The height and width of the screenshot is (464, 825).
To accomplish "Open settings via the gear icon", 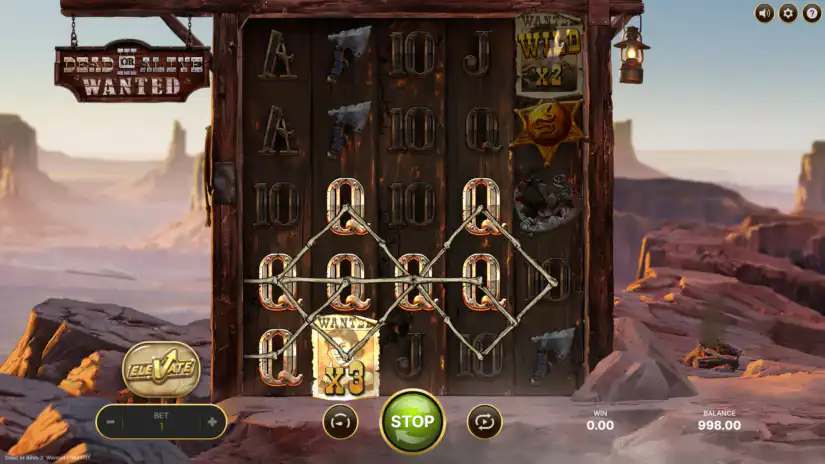I will click(x=788, y=13).
